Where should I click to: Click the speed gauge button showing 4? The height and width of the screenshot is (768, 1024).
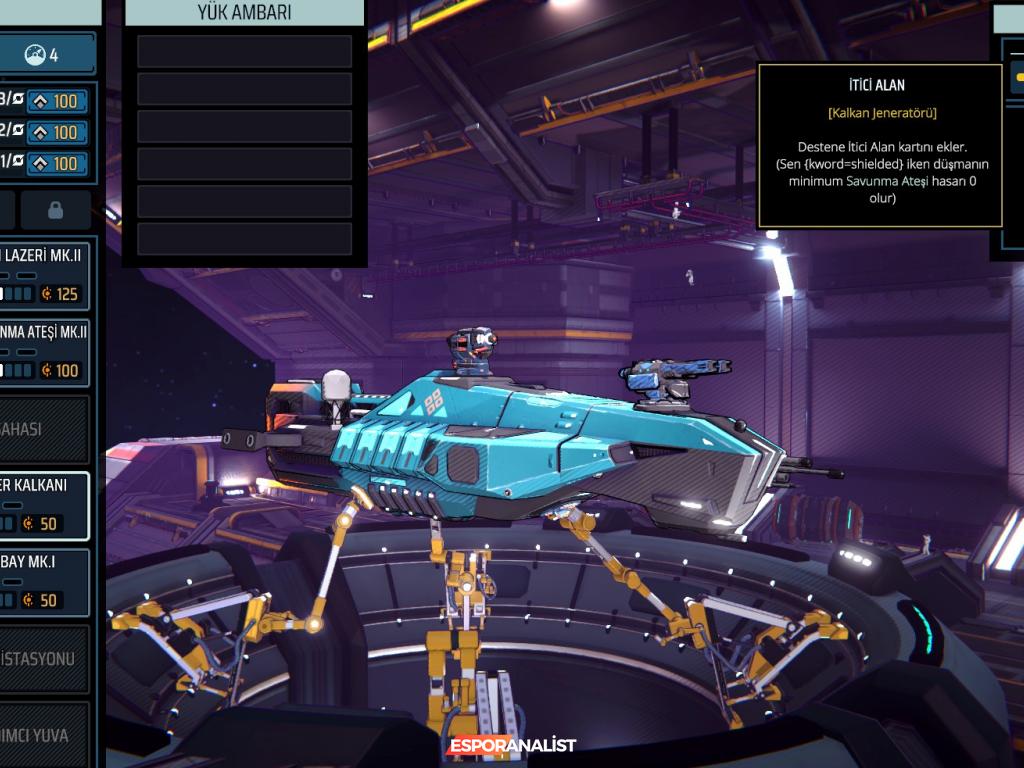pyautogui.click(x=44, y=54)
